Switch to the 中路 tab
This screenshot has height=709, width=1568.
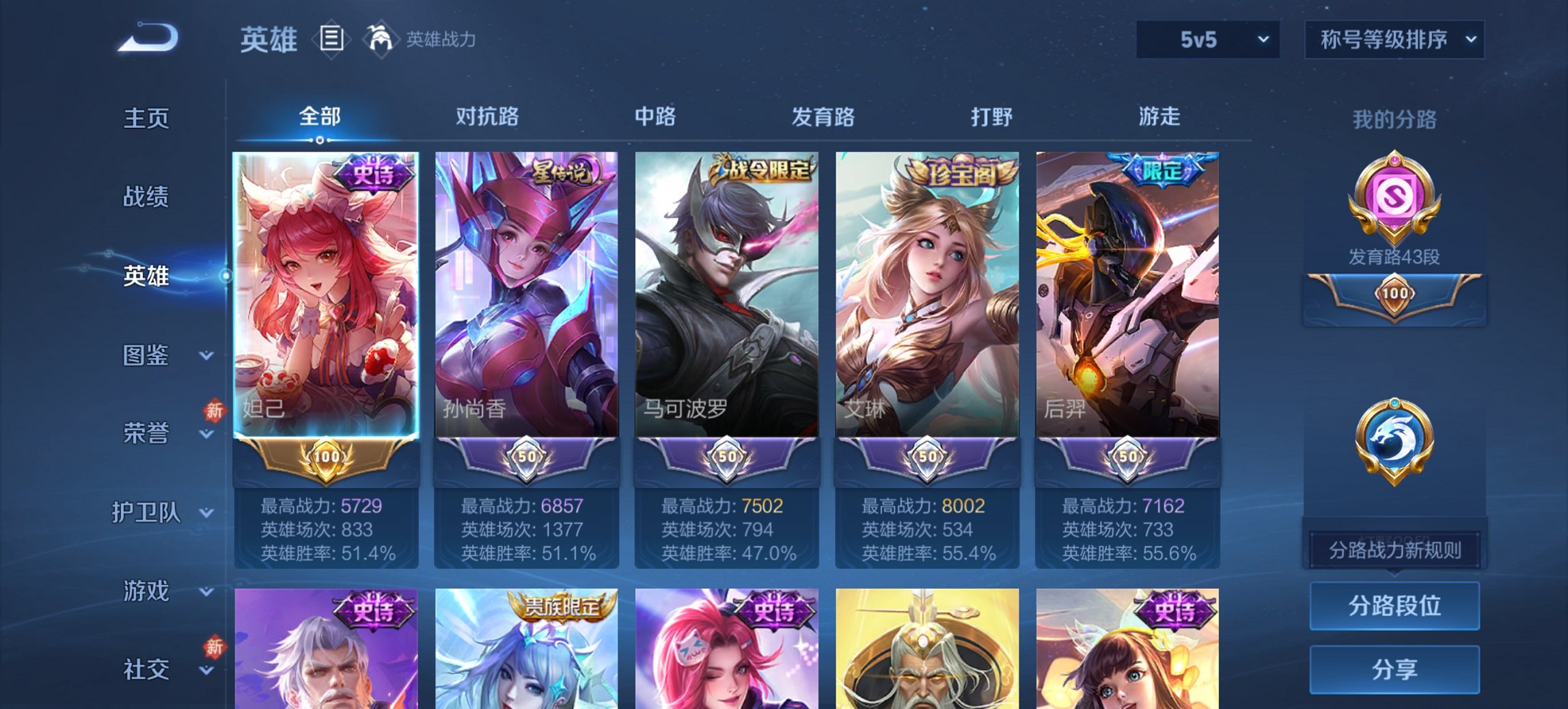click(653, 117)
